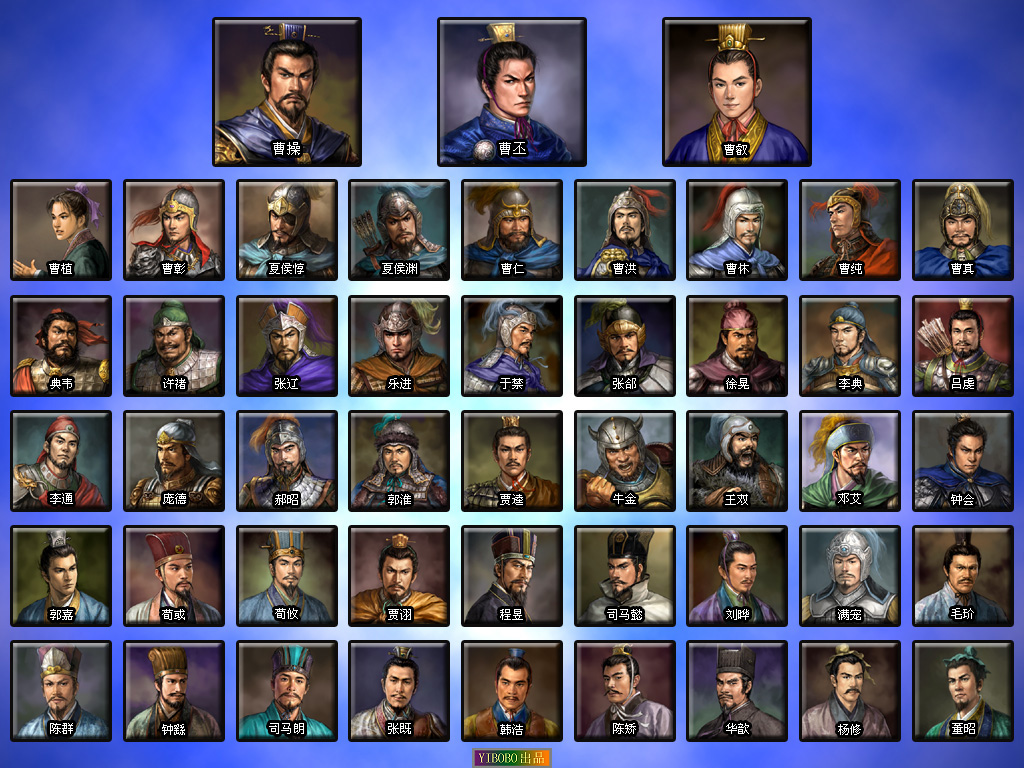Select the 徐晃 portrait

tap(737, 345)
